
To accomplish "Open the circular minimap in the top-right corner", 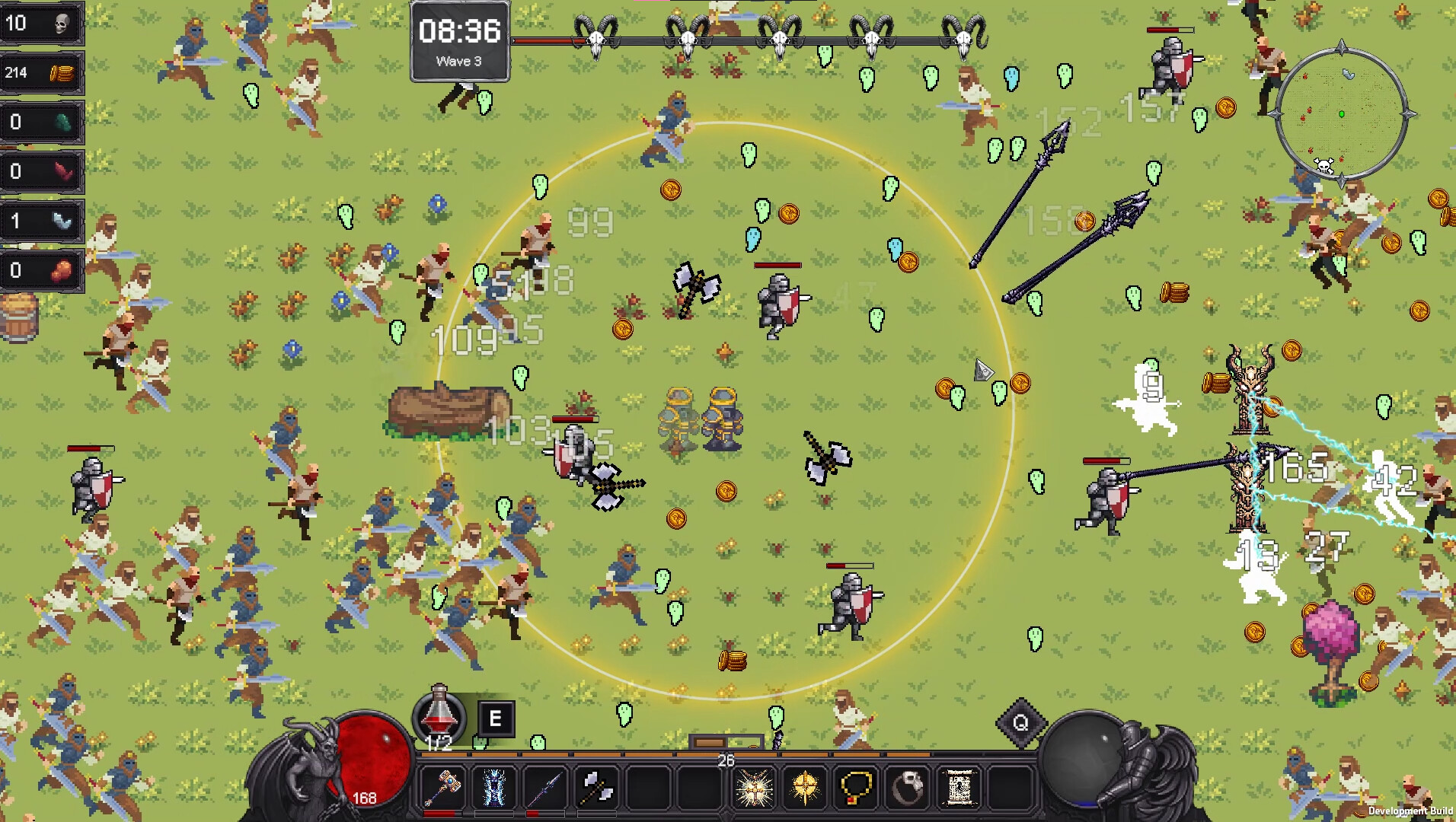I will (1342, 114).
